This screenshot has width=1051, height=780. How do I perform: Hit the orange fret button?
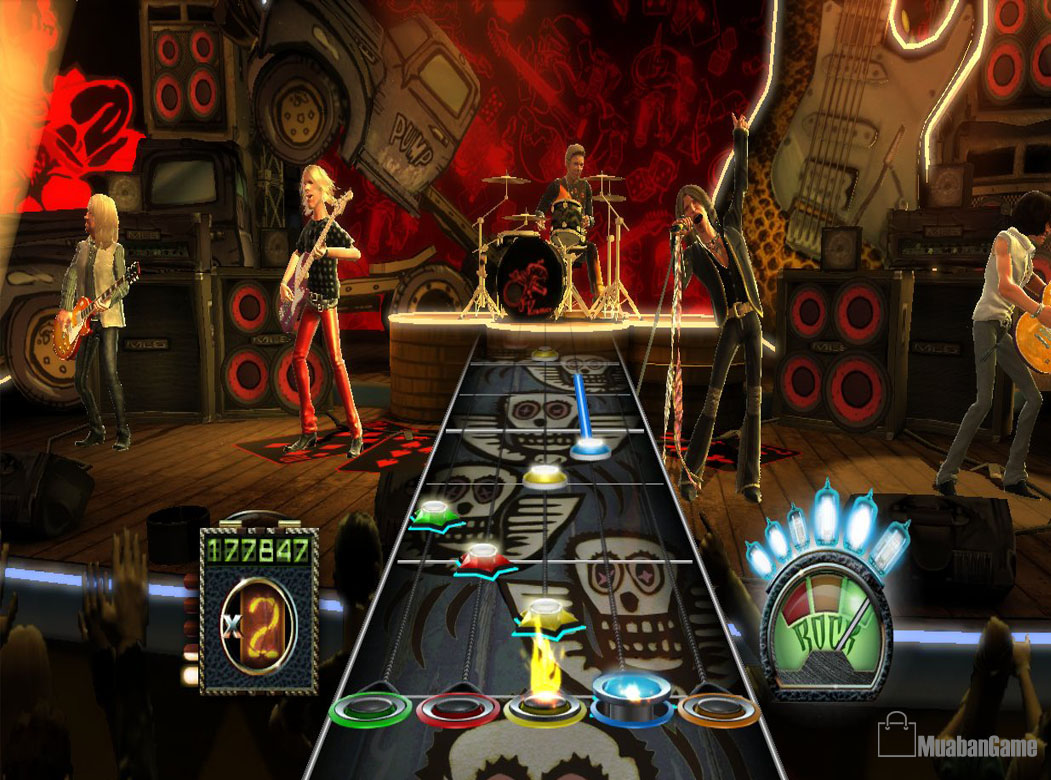pyautogui.click(x=718, y=708)
